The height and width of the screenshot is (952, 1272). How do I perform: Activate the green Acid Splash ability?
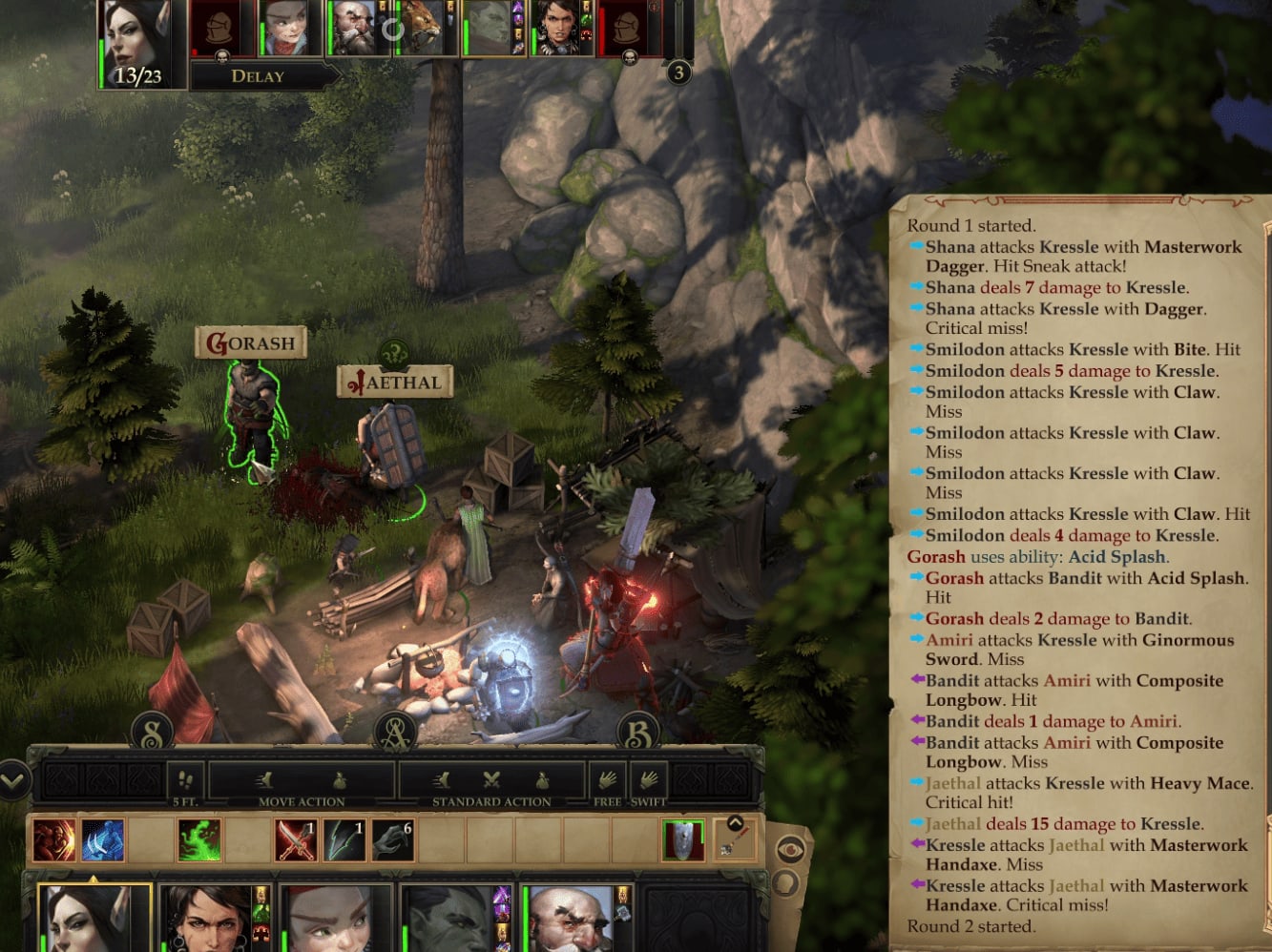199,840
